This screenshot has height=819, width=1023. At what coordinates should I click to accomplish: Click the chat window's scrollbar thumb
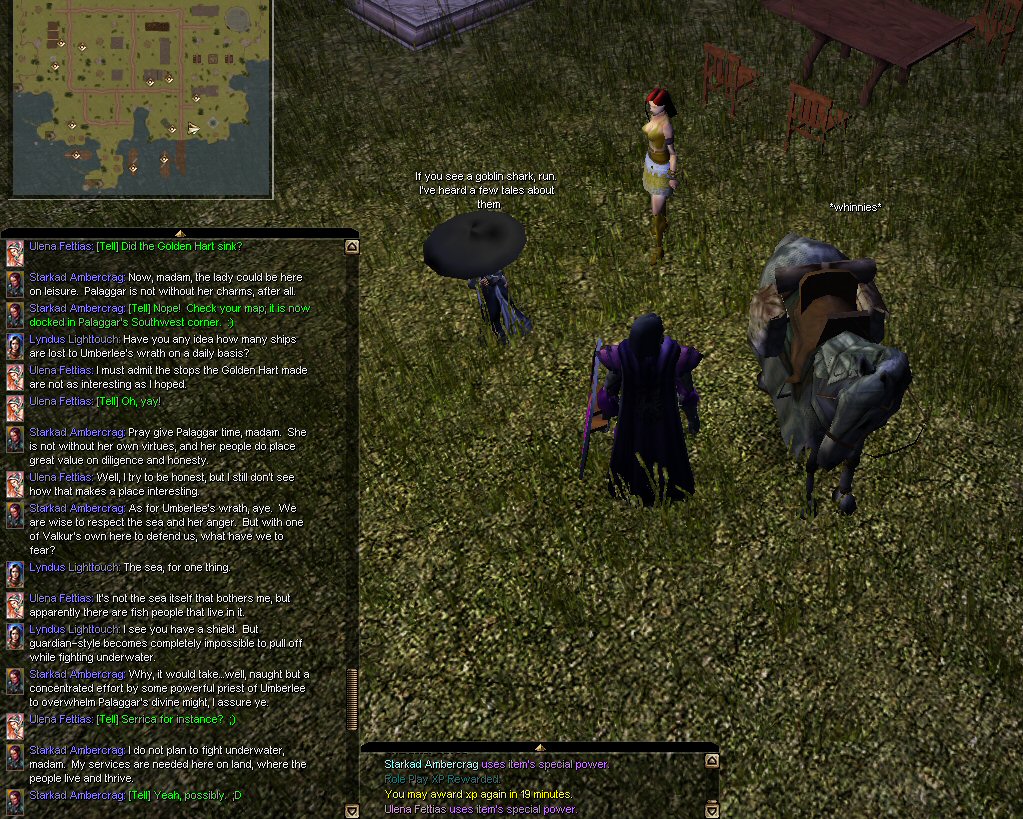(x=351, y=699)
